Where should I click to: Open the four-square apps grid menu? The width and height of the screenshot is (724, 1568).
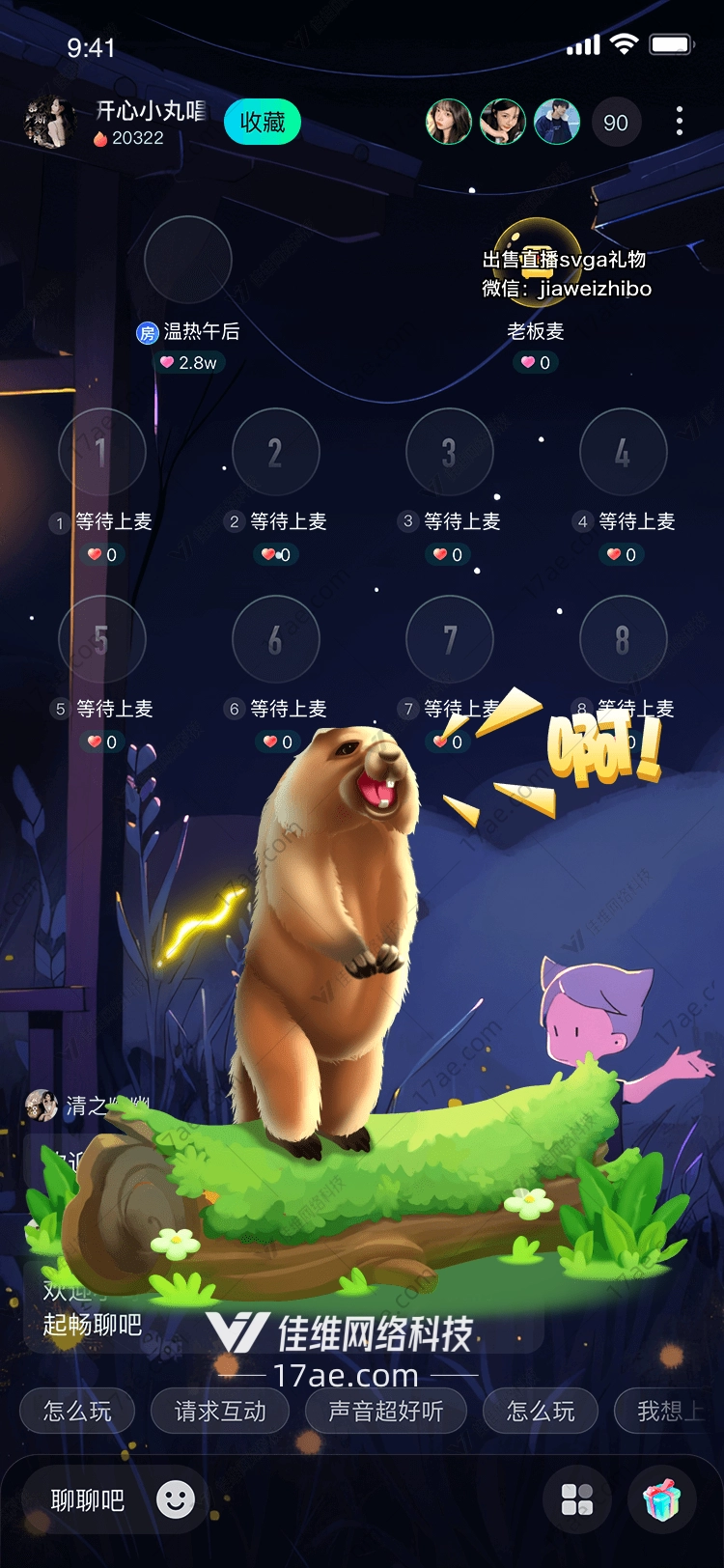pyautogui.click(x=577, y=1499)
